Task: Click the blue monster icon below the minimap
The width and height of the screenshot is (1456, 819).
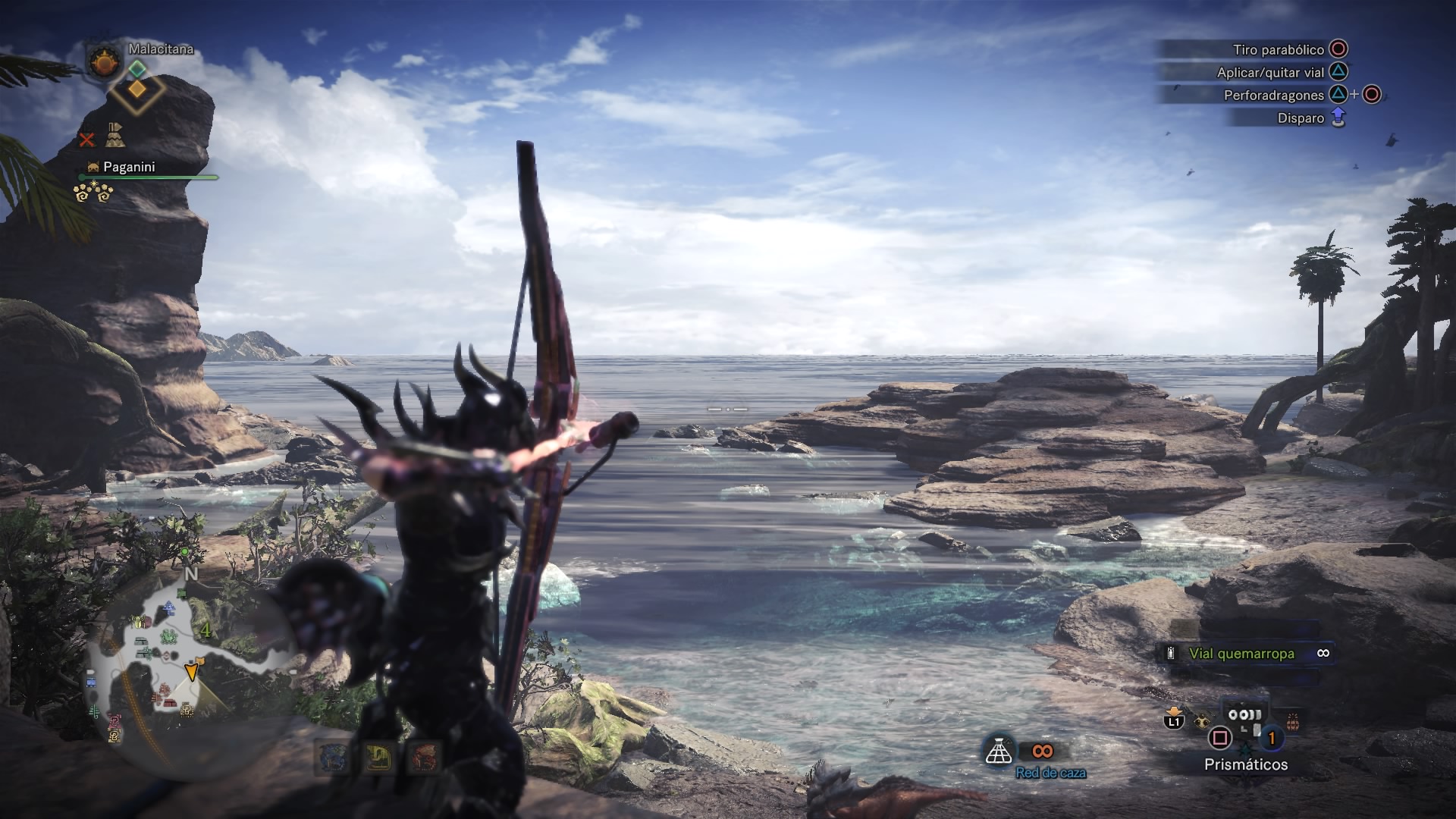Action: 334,756
